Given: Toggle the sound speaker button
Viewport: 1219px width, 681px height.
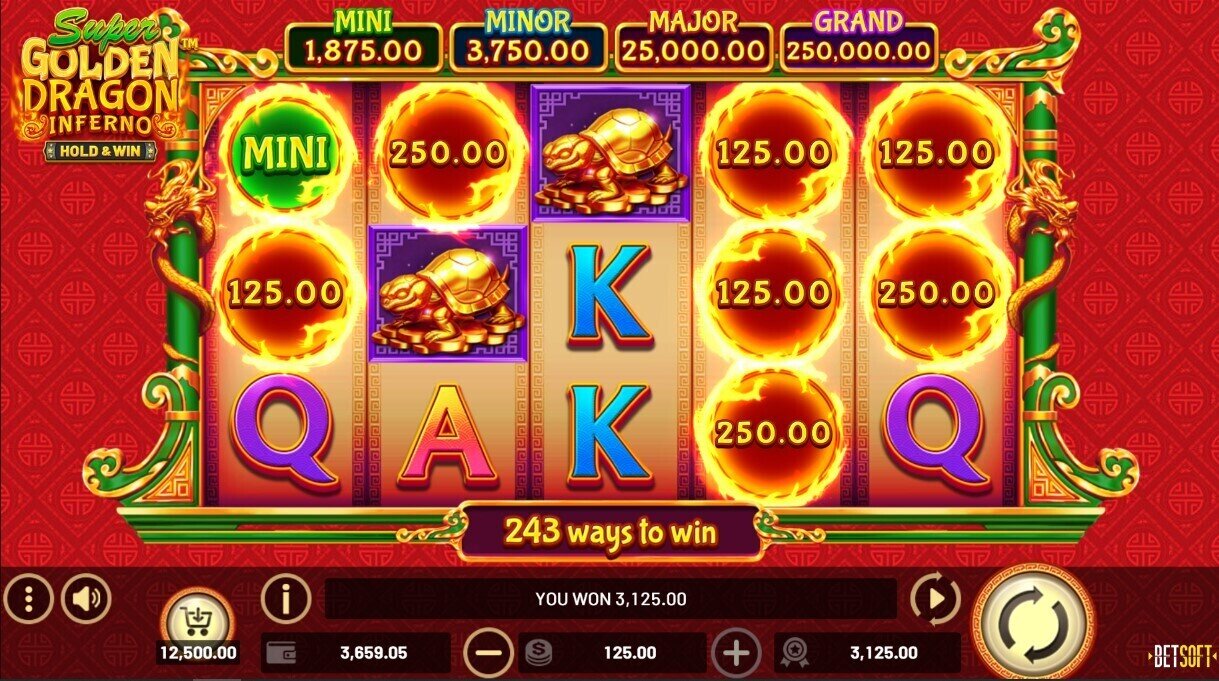Looking at the screenshot, I should (86, 600).
